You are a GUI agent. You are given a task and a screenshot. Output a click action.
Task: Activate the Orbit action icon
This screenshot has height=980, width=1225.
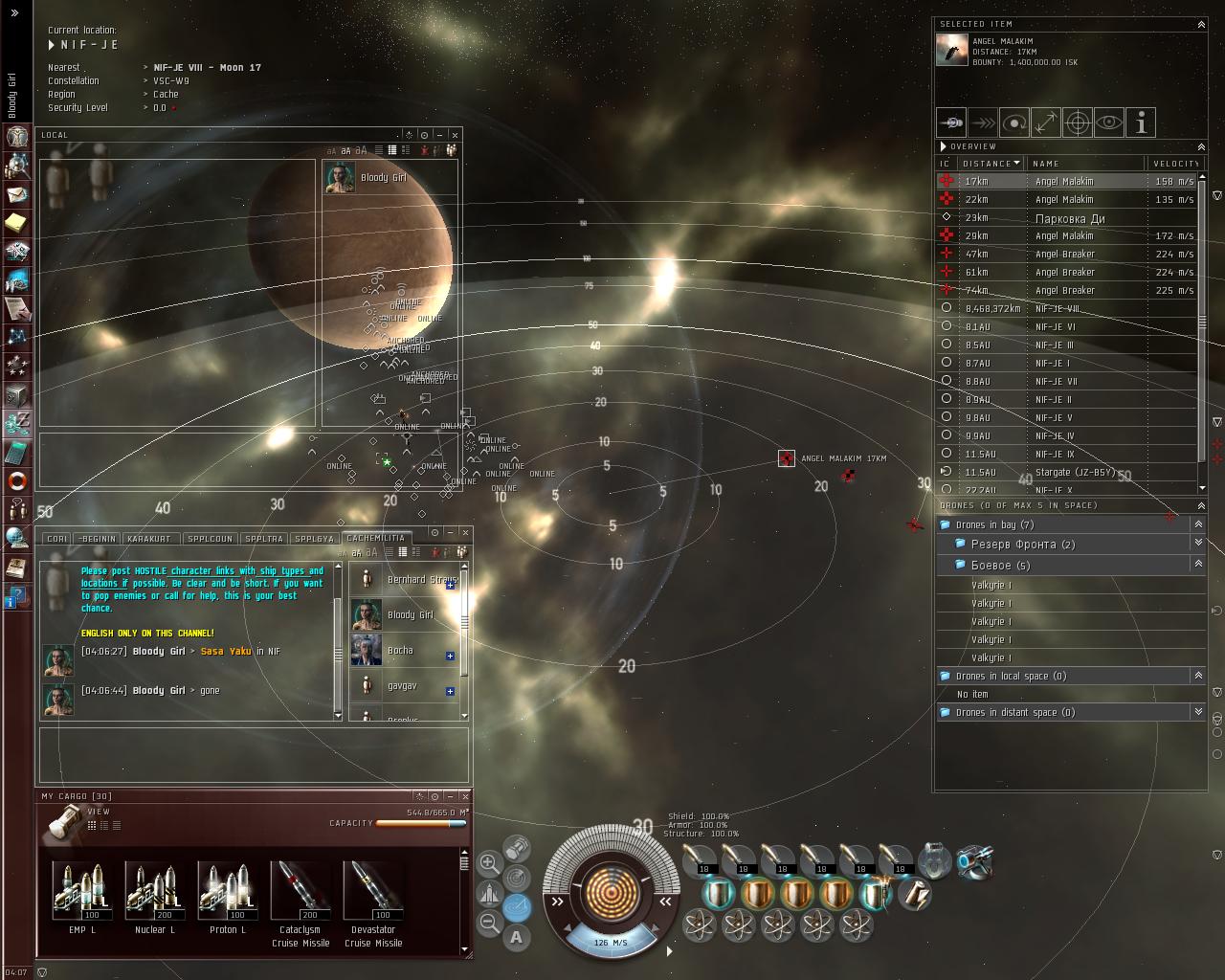click(x=1014, y=122)
